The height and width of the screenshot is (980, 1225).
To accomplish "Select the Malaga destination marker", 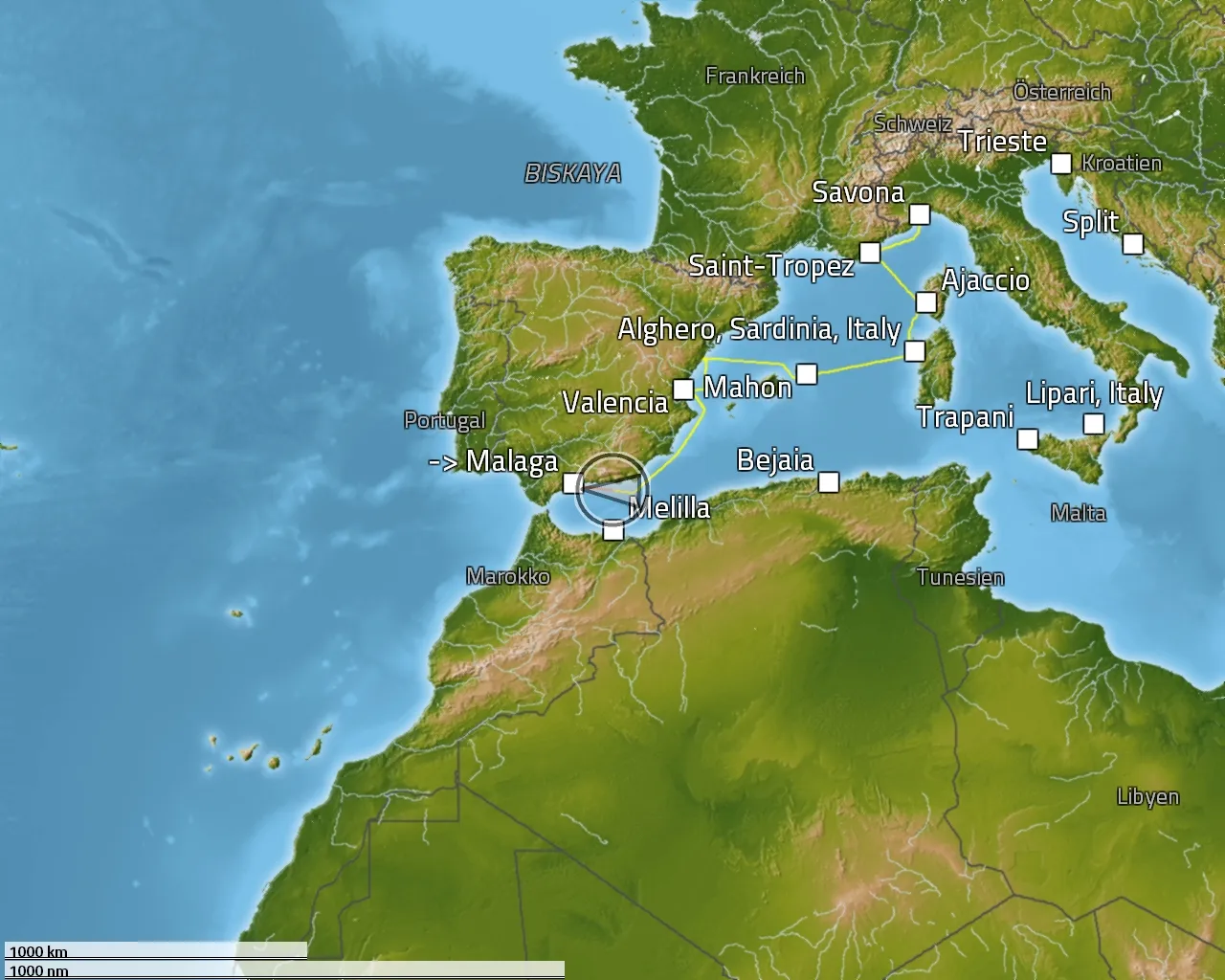I will point(572,483).
